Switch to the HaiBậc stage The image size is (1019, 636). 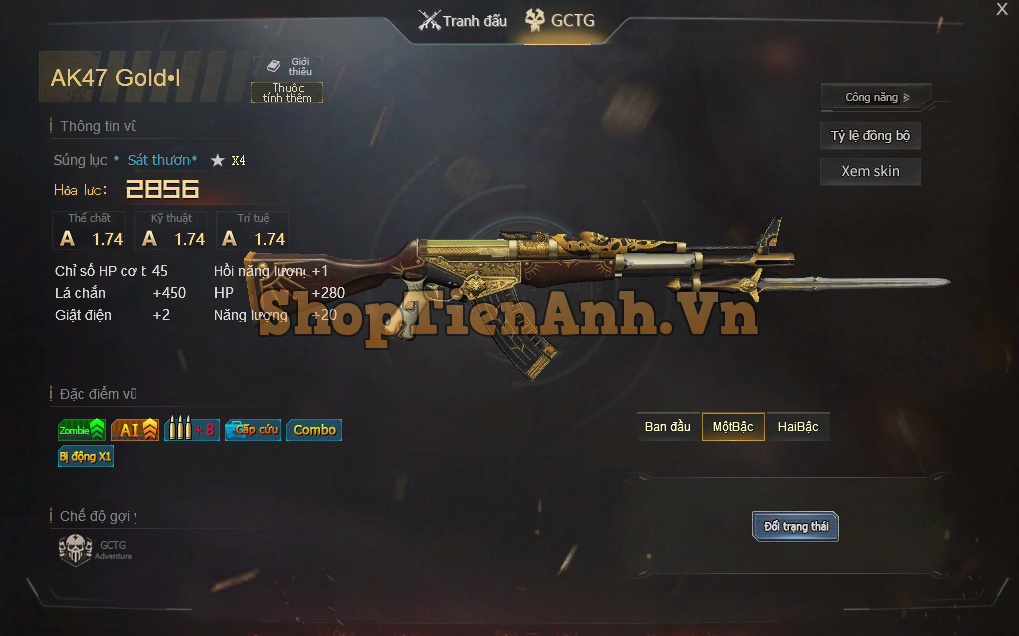tap(798, 427)
